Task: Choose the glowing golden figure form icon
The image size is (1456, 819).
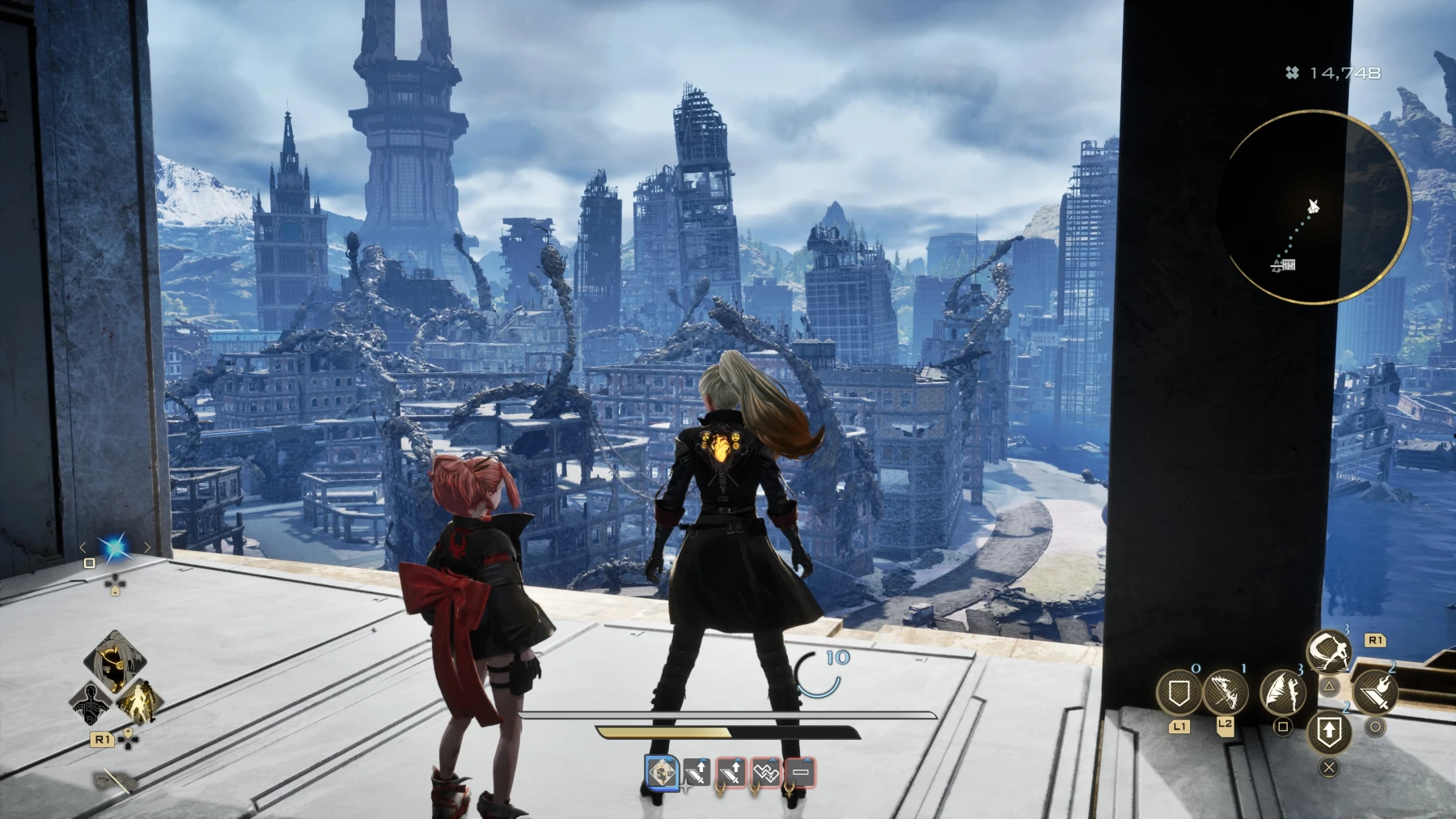Action: 138,701
